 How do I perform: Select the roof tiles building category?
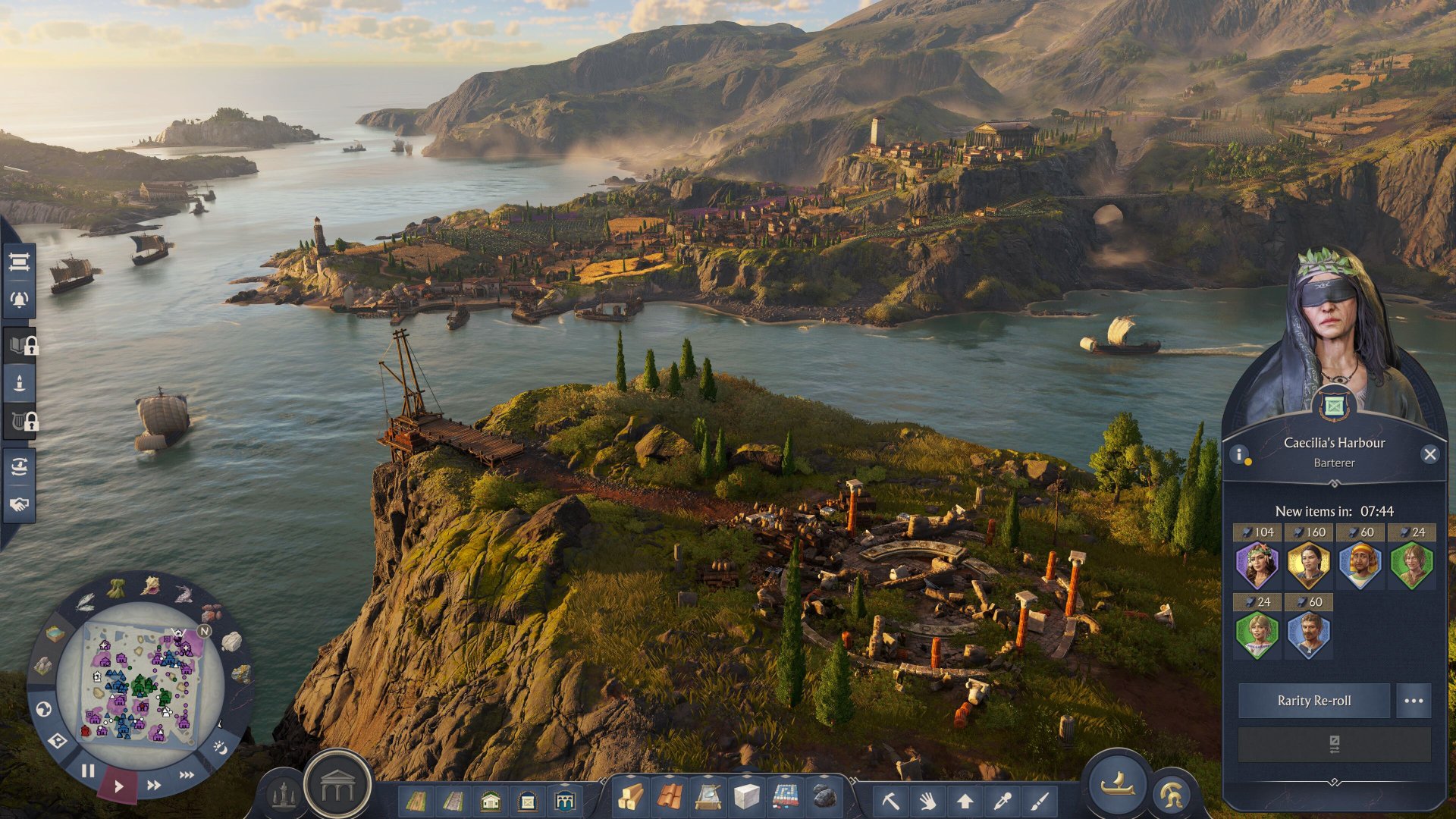coord(670,798)
